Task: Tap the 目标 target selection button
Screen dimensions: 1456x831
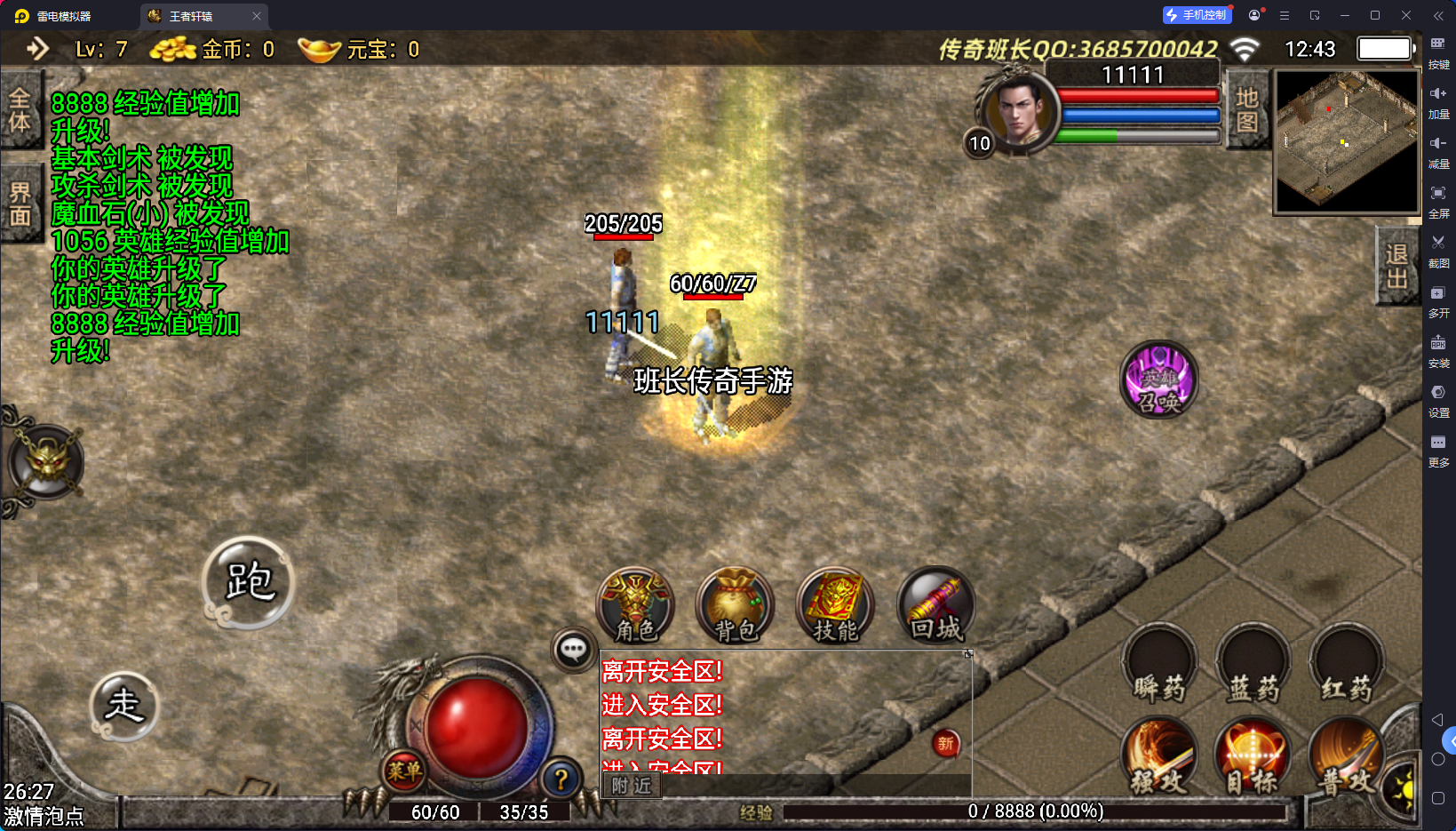Action: (1253, 757)
